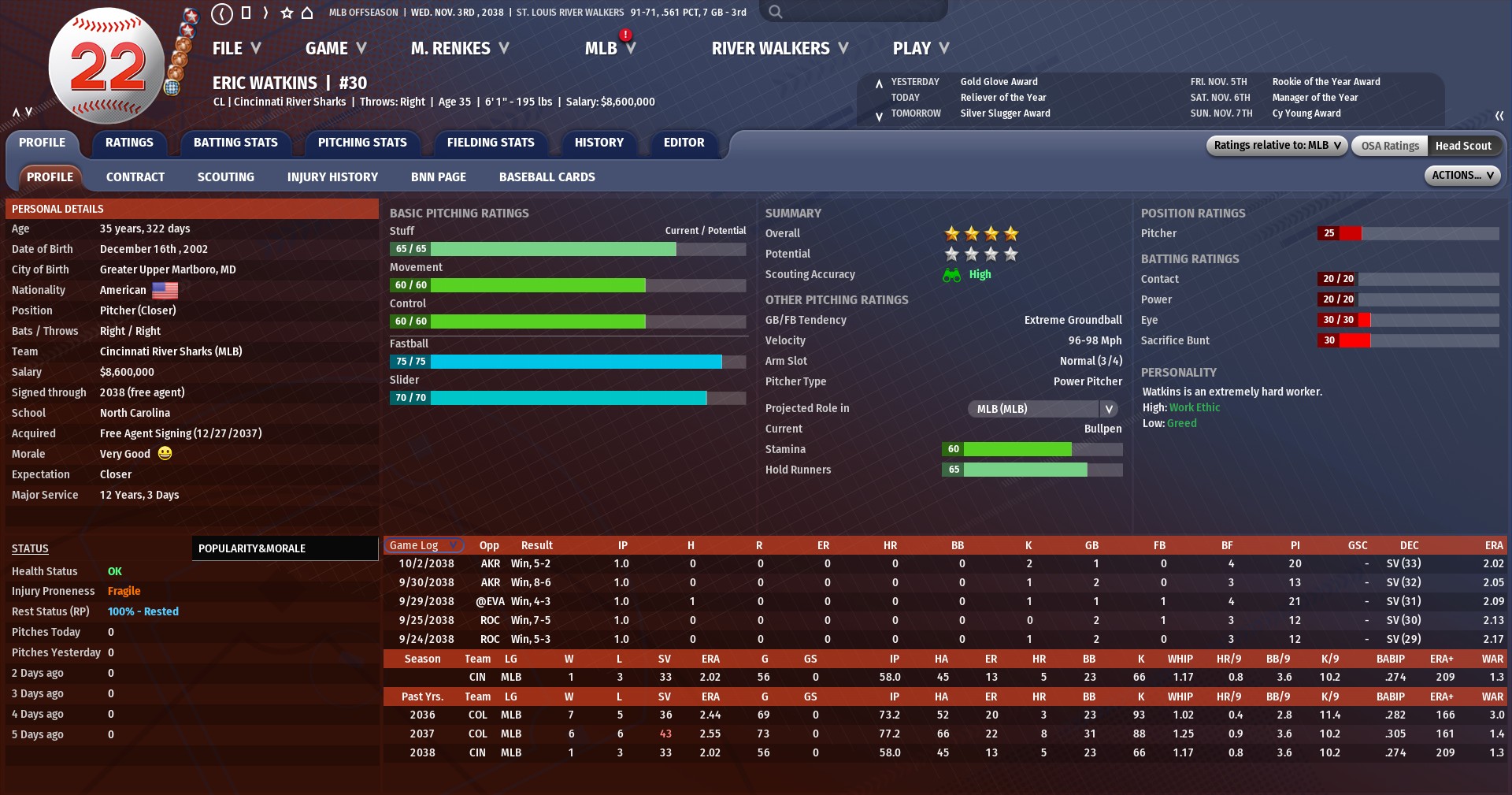Open the Game Log dropdown
Image resolution: width=1512 pixels, height=795 pixels.
[x=424, y=545]
